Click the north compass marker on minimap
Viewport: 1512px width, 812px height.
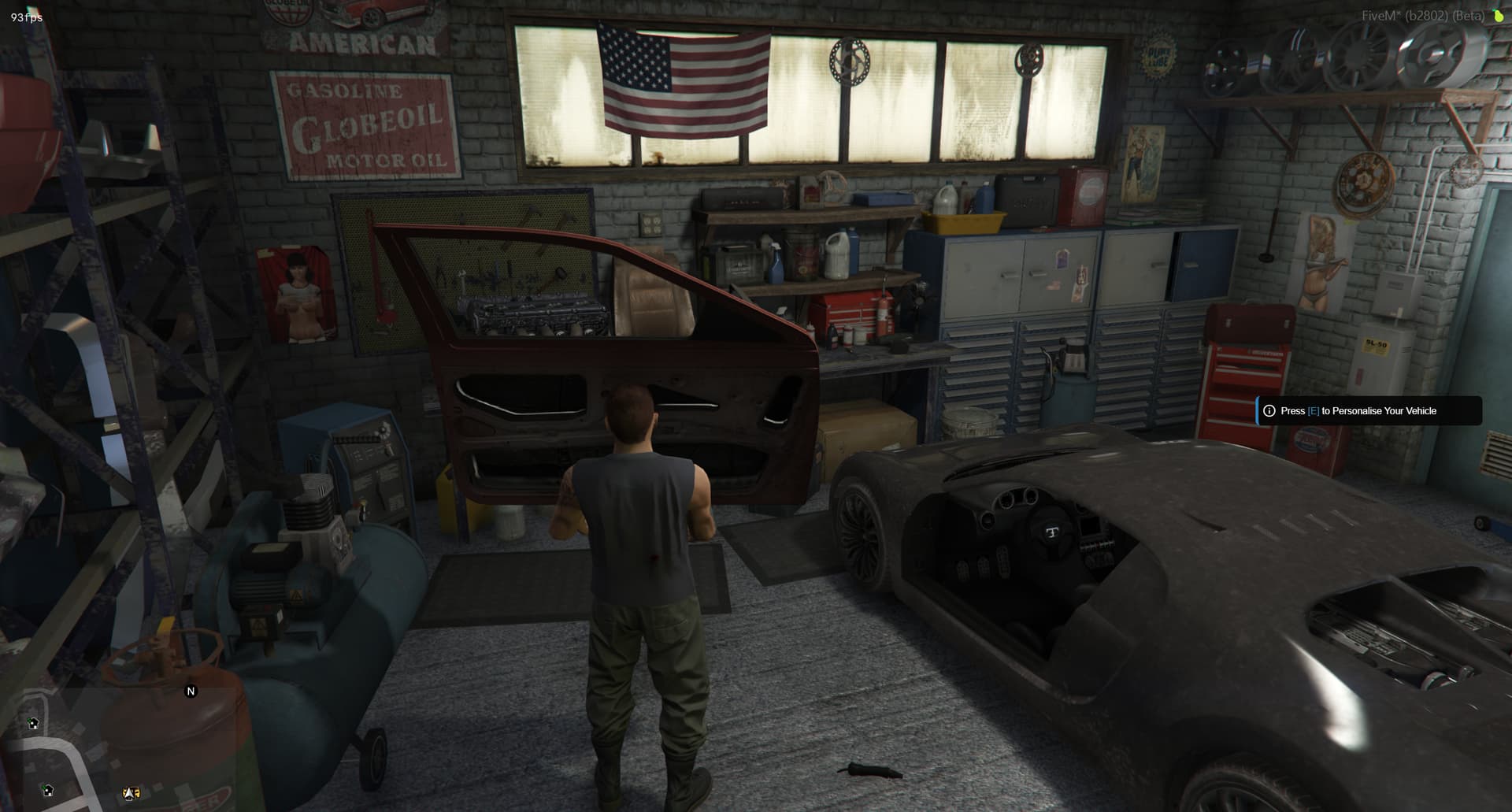pos(190,691)
